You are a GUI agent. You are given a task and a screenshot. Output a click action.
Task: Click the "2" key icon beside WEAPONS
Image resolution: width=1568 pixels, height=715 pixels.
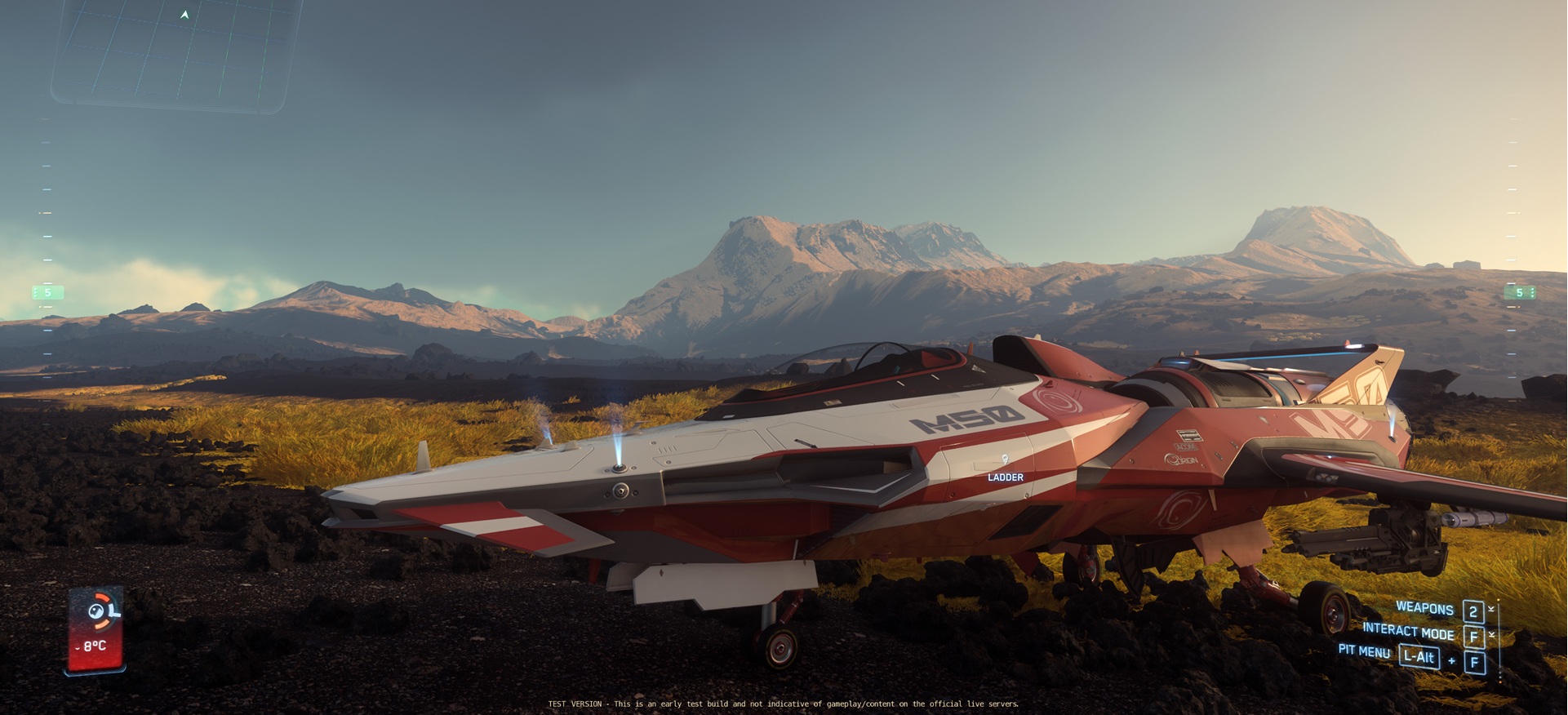pyautogui.click(x=1474, y=611)
